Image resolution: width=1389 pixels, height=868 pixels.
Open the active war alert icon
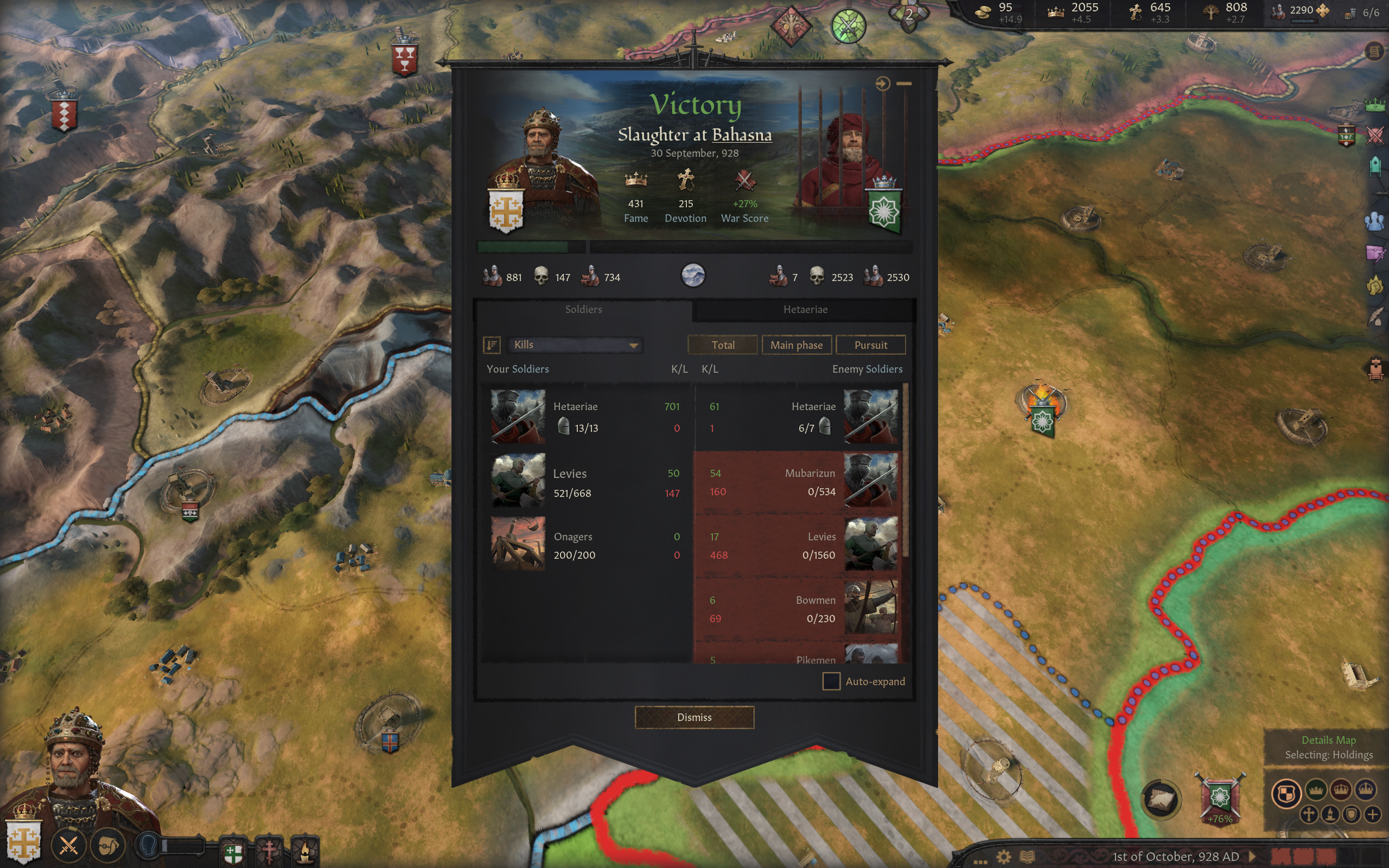tap(848, 26)
